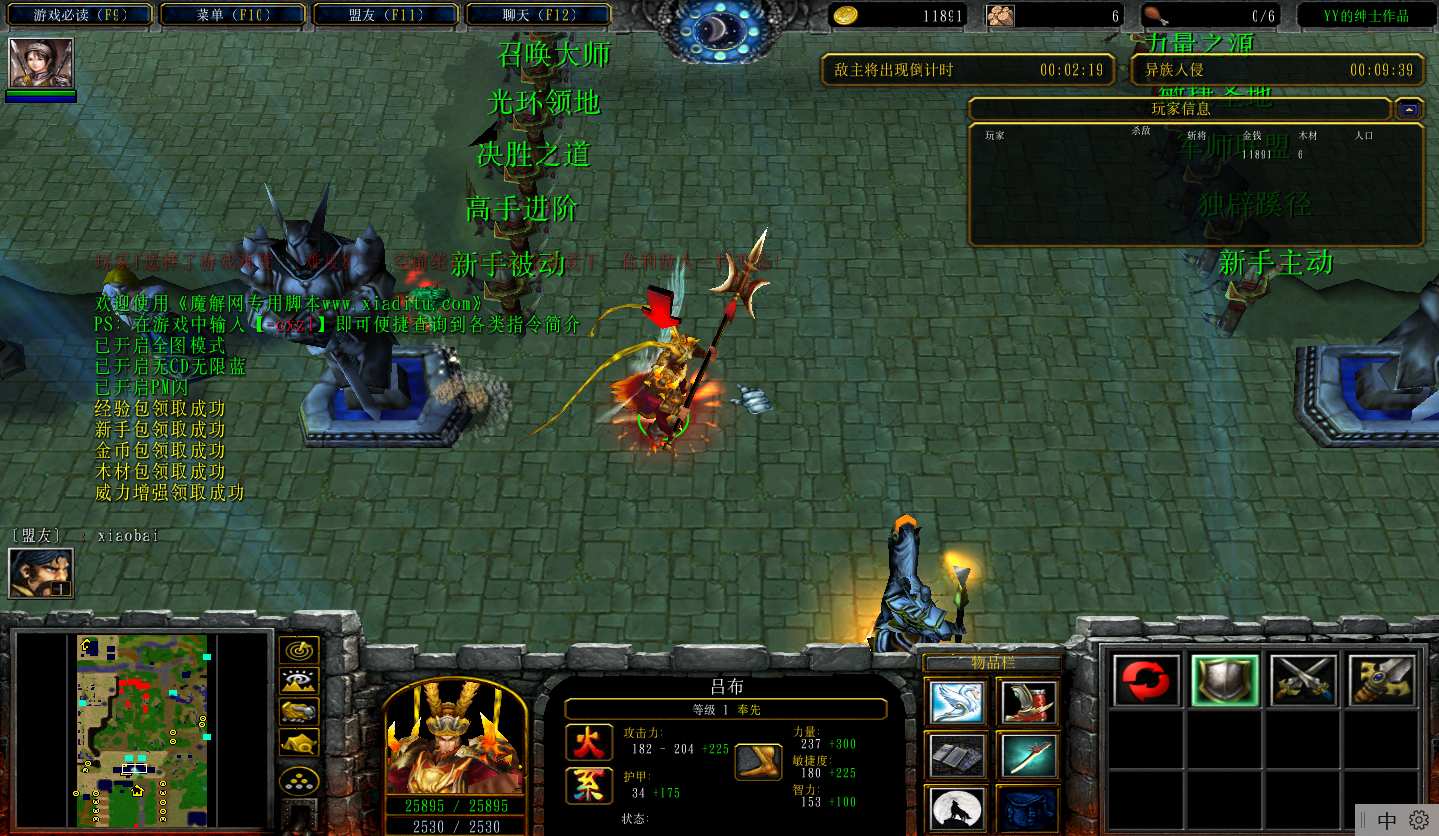1439x836 pixels.
Task: Collapse the 玩家信息 player info panel
Action: click(1408, 109)
